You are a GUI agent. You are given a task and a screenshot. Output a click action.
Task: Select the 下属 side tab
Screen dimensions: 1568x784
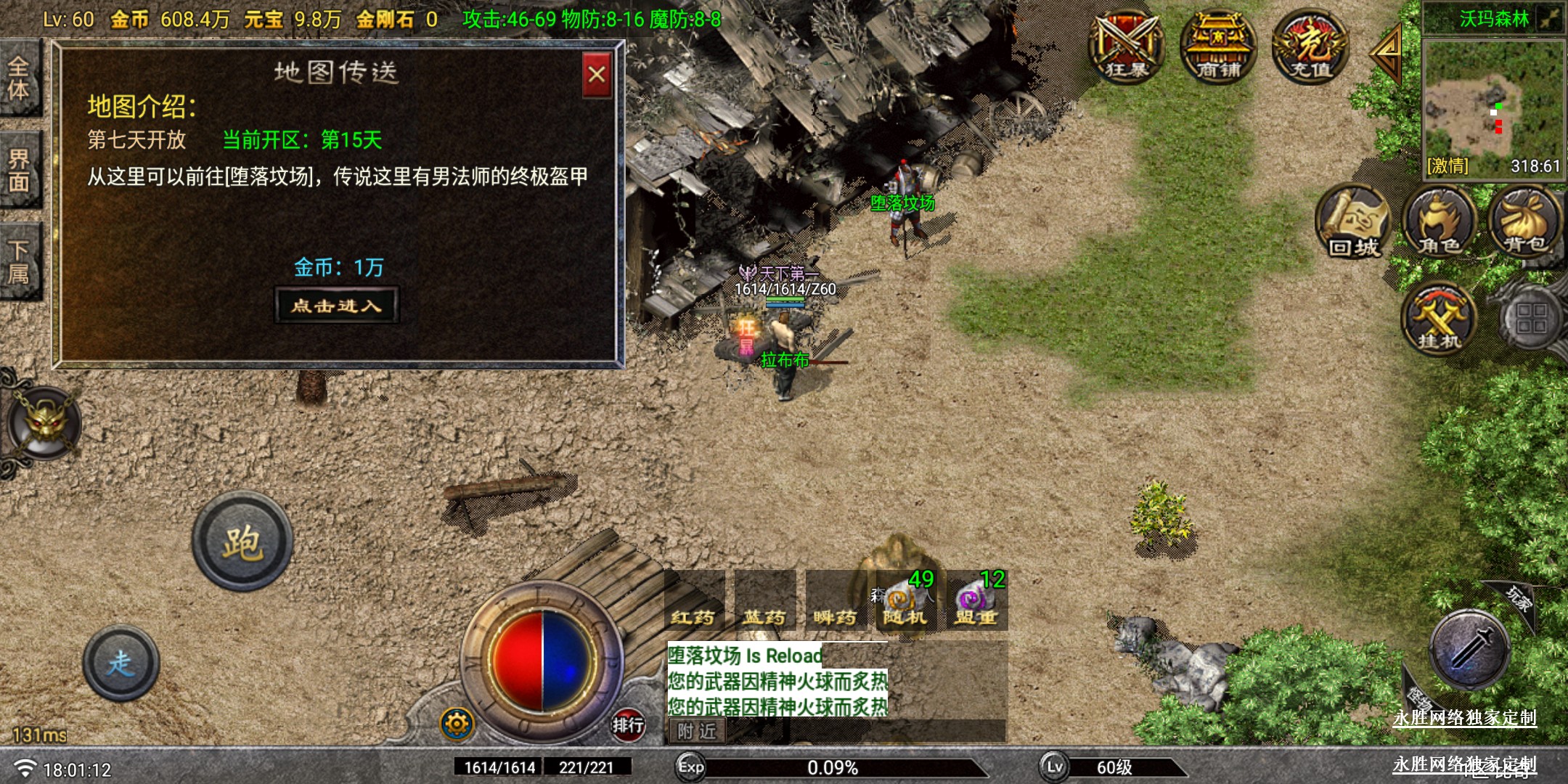tap(20, 261)
